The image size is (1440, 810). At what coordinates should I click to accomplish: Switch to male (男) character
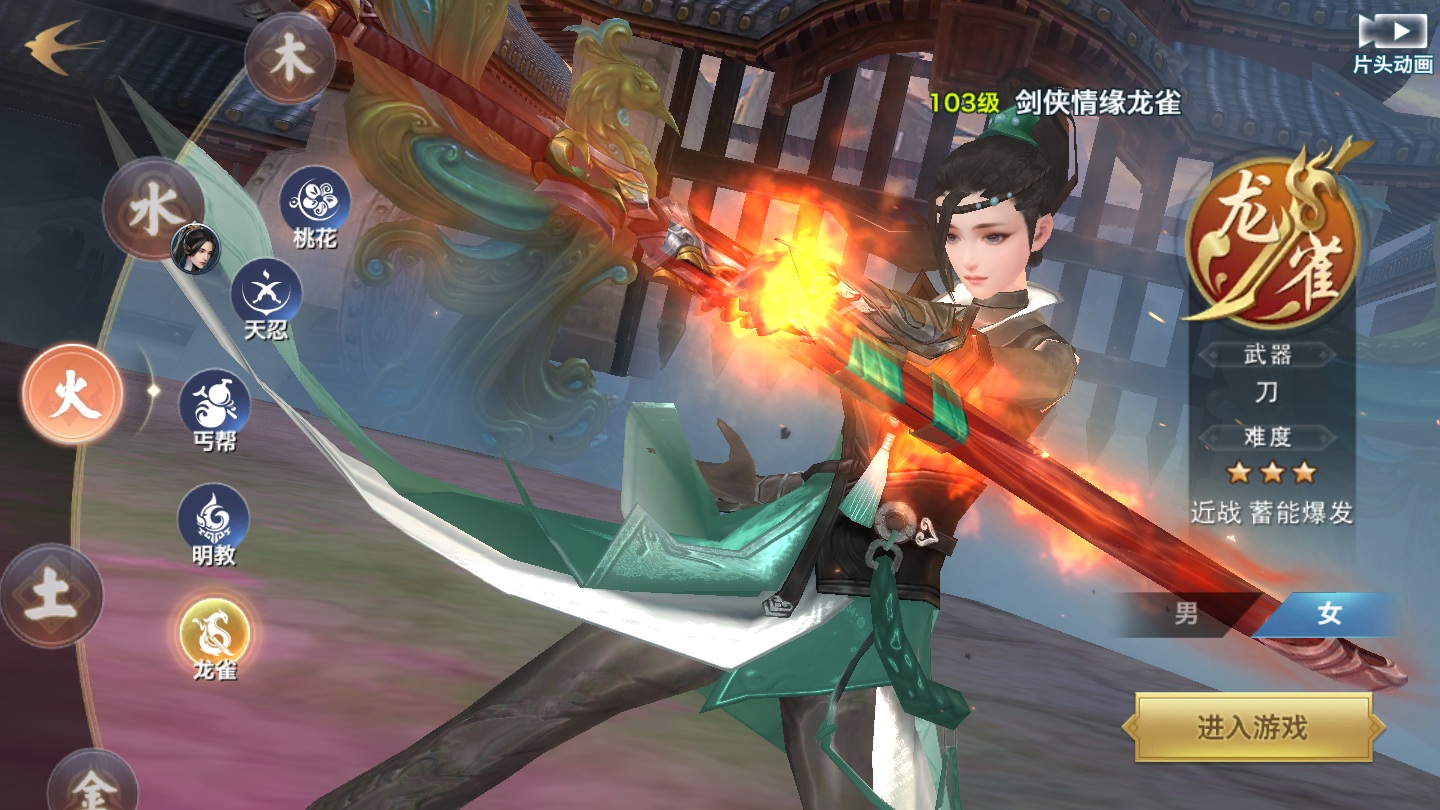1187,614
